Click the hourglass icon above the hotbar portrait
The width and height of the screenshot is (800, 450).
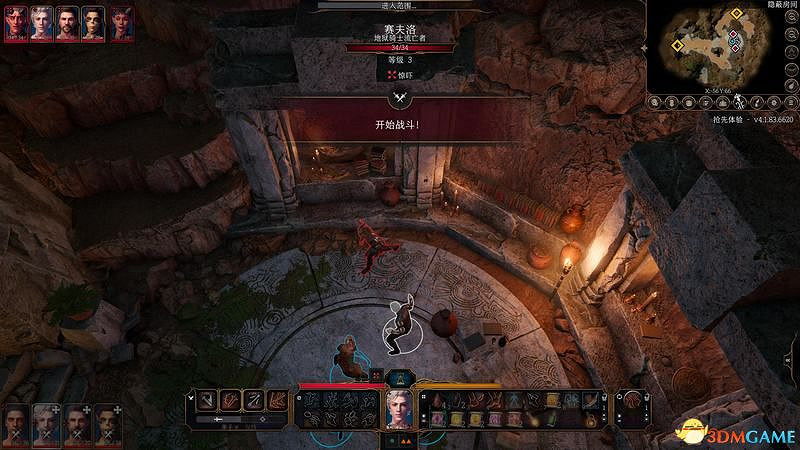click(400, 377)
